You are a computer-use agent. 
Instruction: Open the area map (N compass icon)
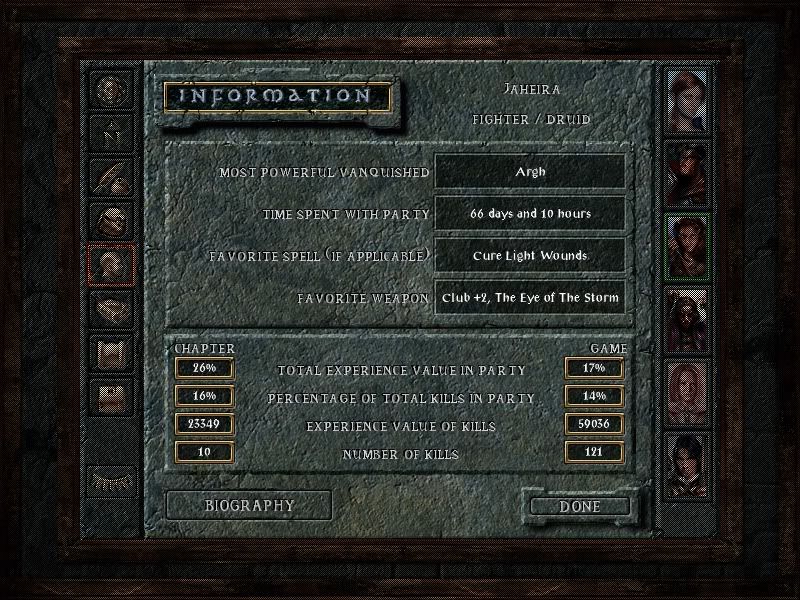109,132
